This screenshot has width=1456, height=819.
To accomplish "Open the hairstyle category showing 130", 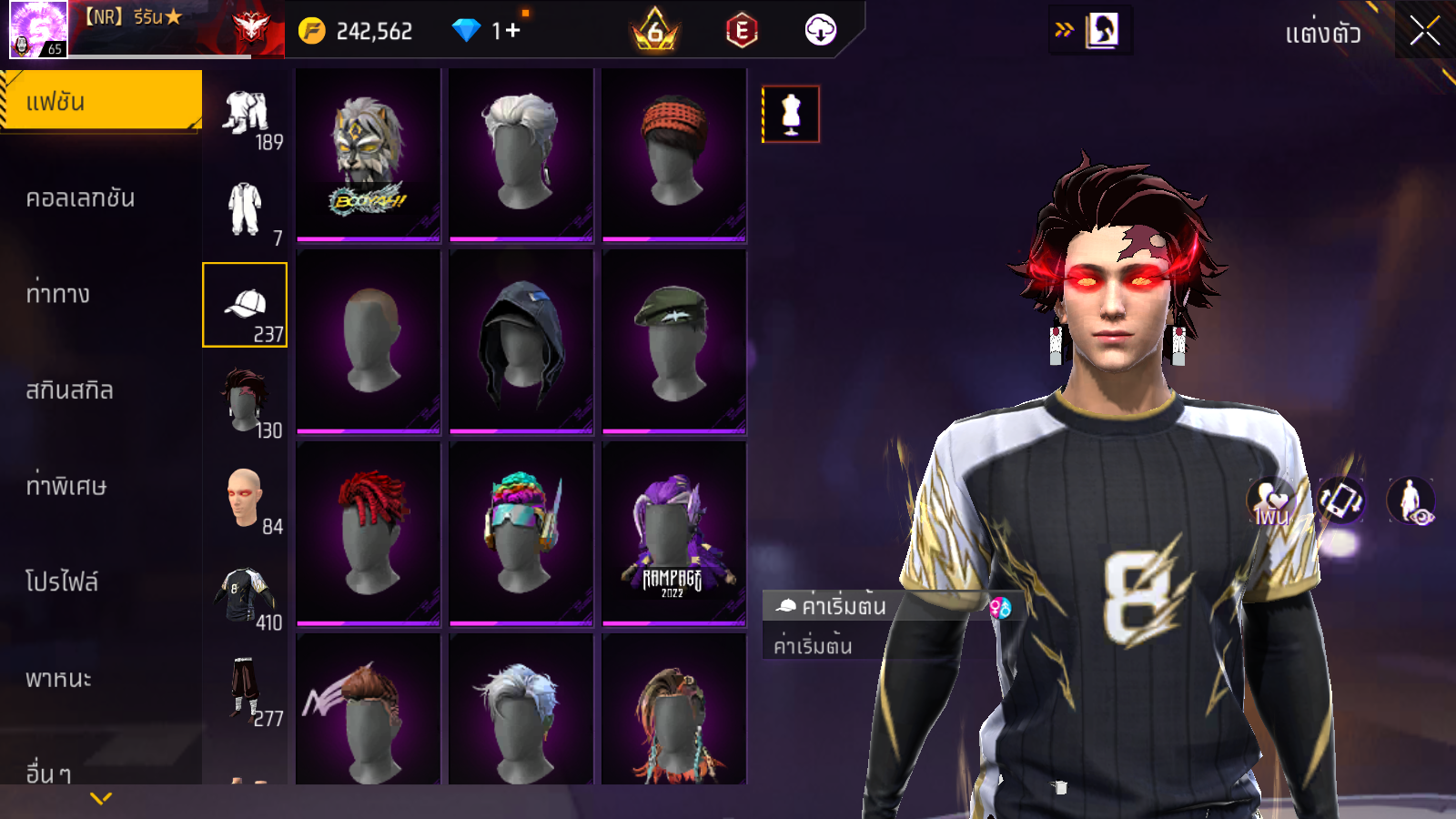I will 246,401.
